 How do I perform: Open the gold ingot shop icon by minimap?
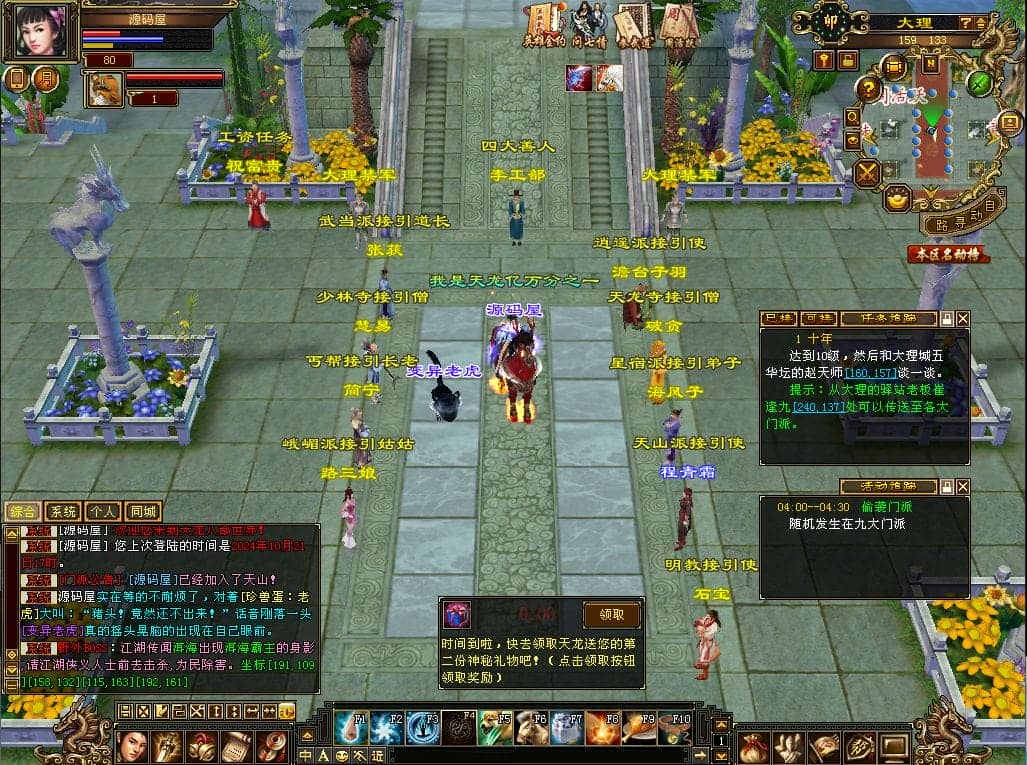tap(898, 199)
